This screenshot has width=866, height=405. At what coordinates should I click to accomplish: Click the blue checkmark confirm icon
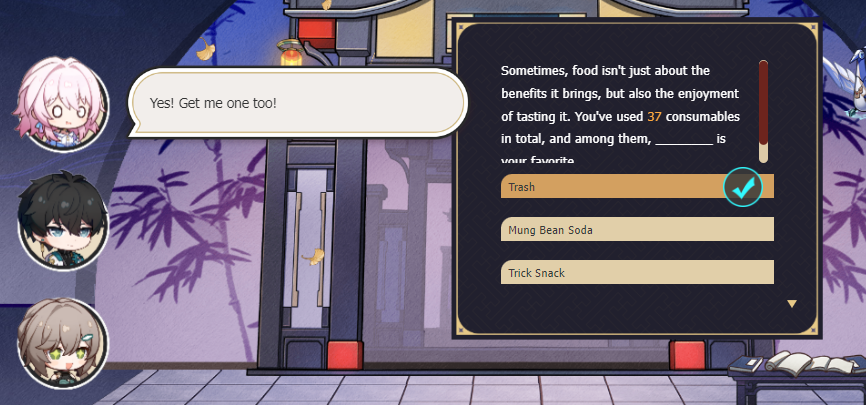pos(743,186)
